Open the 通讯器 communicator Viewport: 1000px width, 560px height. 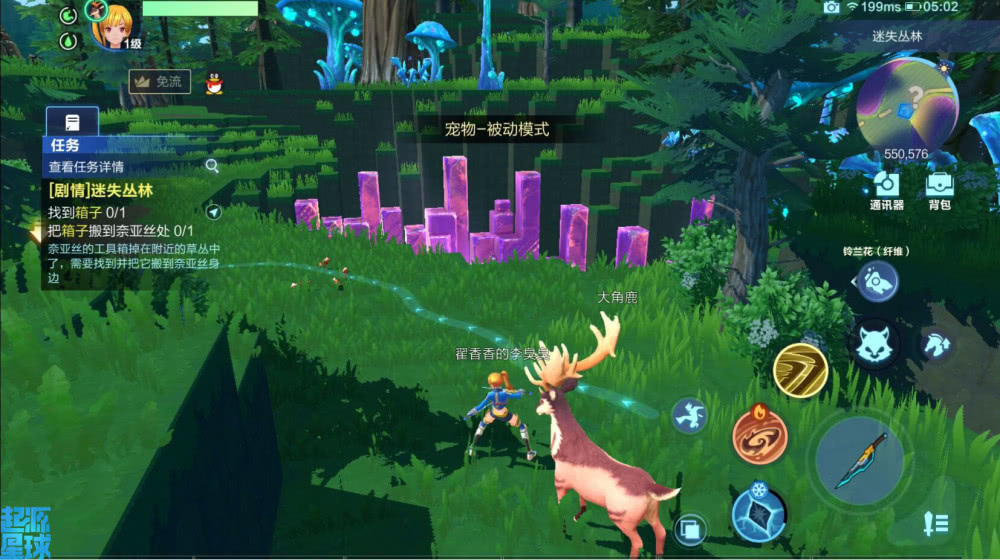886,185
